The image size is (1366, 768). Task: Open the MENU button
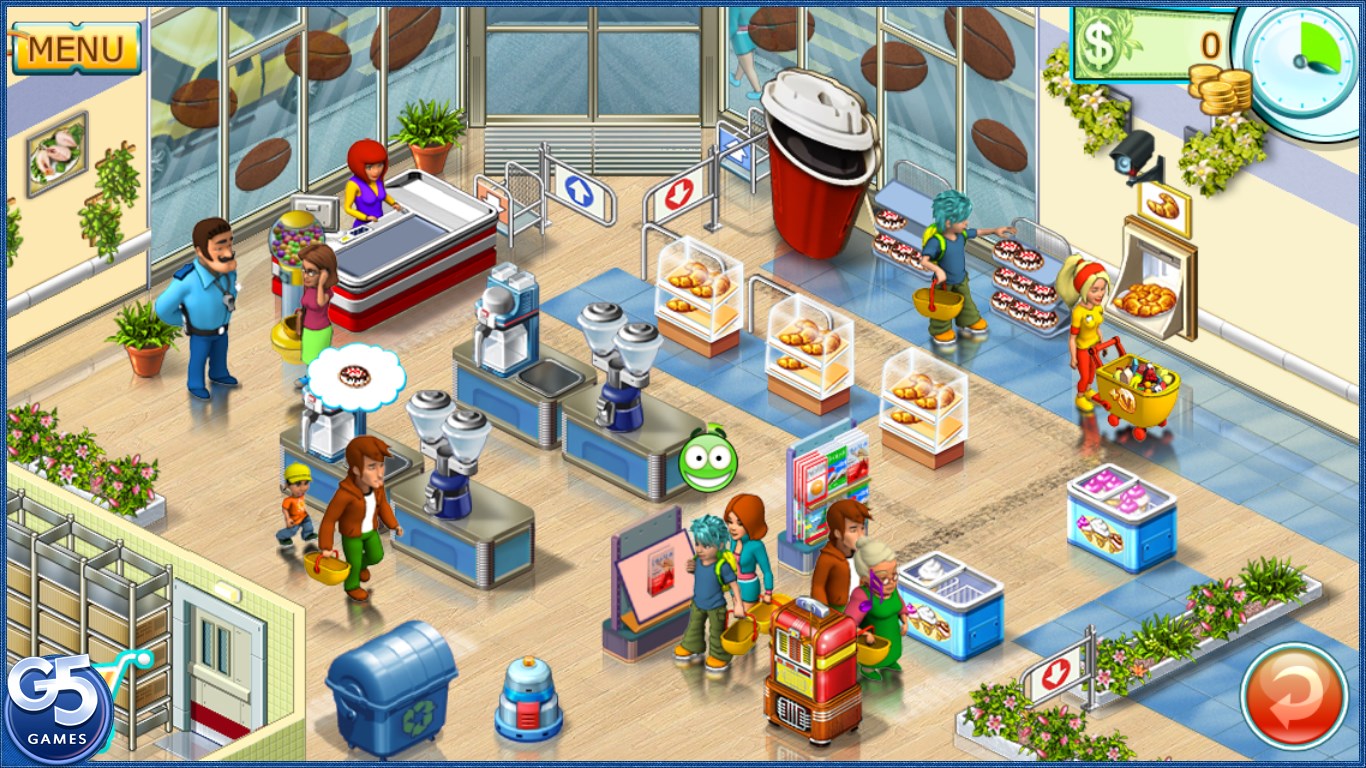point(76,48)
